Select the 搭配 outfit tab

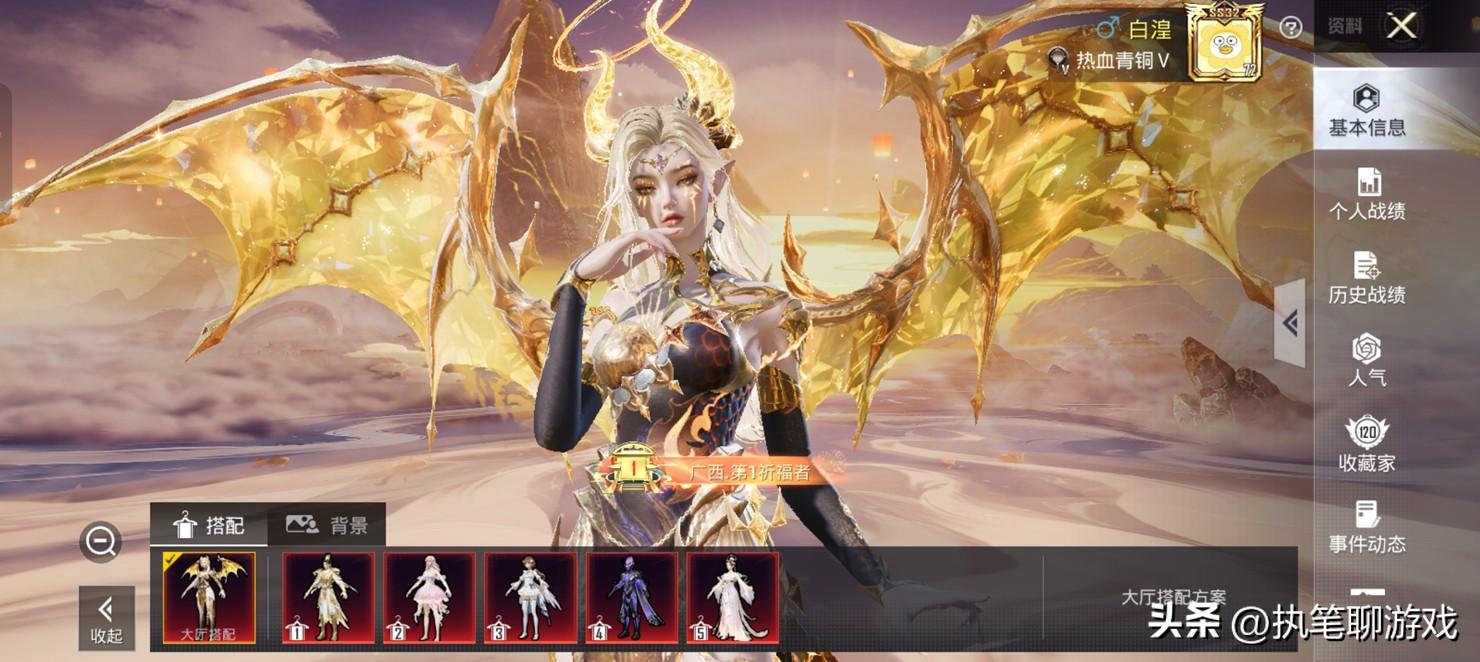point(209,525)
